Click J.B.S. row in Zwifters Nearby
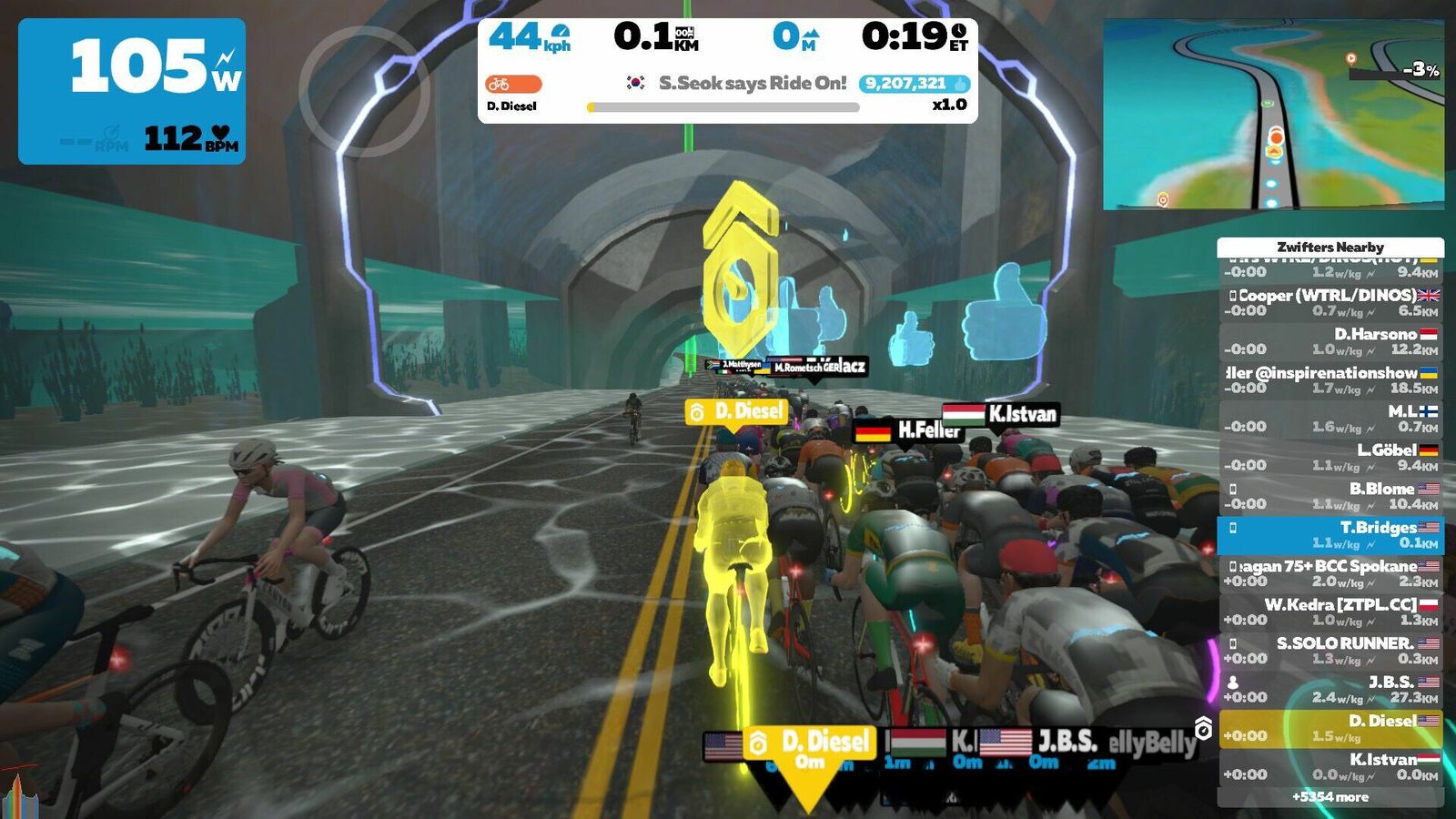The image size is (1456, 819). (x=1330, y=689)
